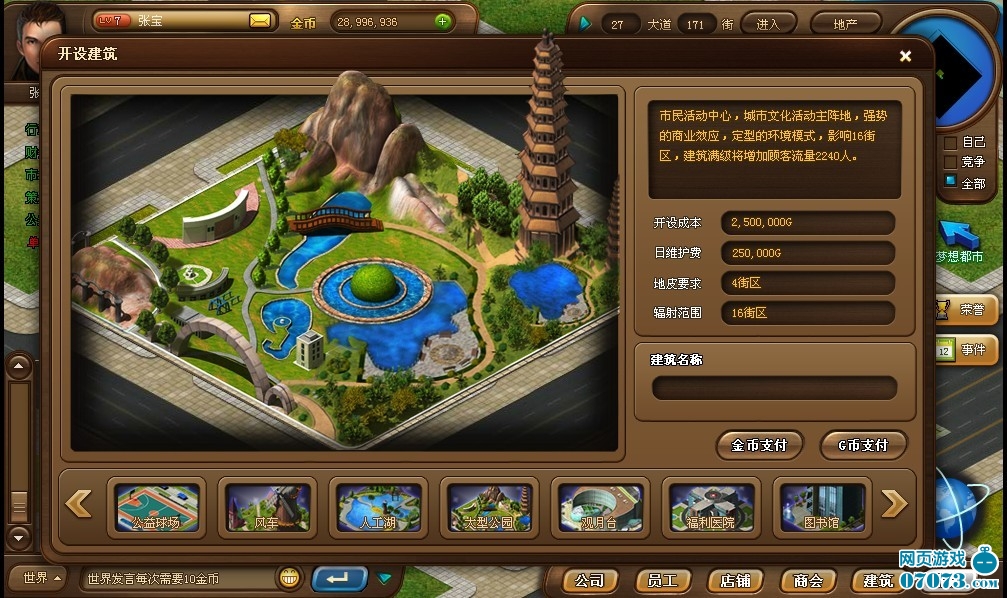Open the 公司 company menu
This screenshot has width=1007, height=598.
coord(590,580)
